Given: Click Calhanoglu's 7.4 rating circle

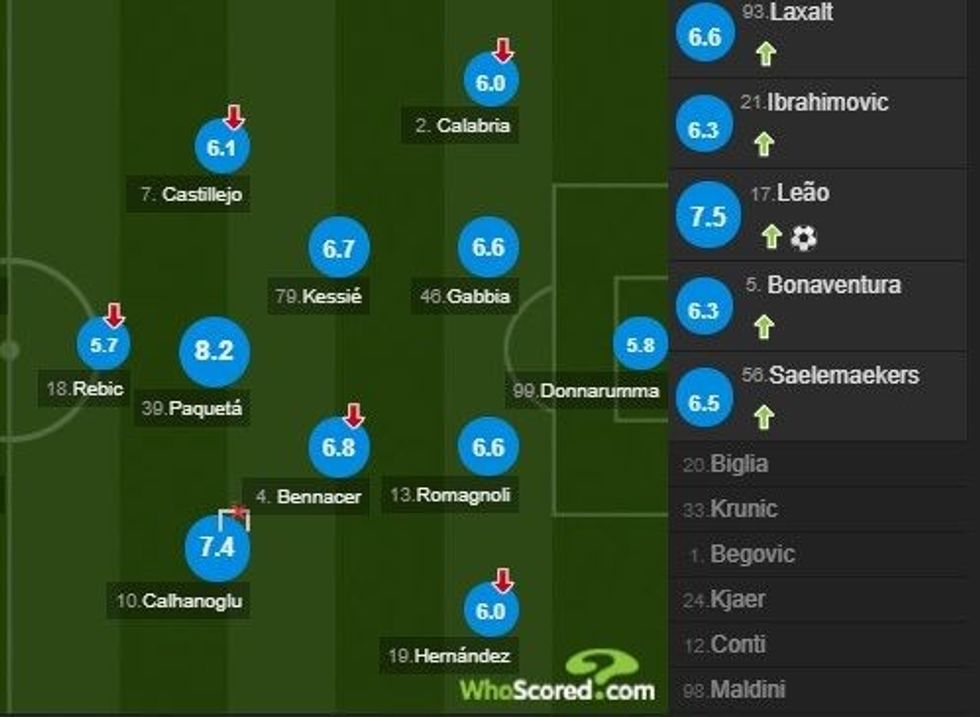Looking at the screenshot, I should point(217,547).
